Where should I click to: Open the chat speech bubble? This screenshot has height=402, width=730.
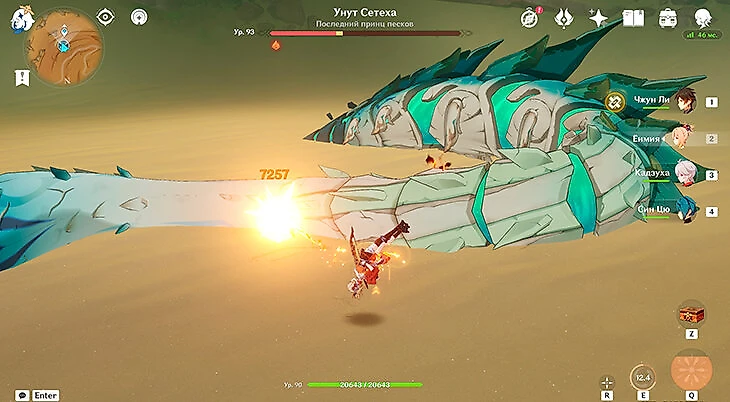coord(22,395)
